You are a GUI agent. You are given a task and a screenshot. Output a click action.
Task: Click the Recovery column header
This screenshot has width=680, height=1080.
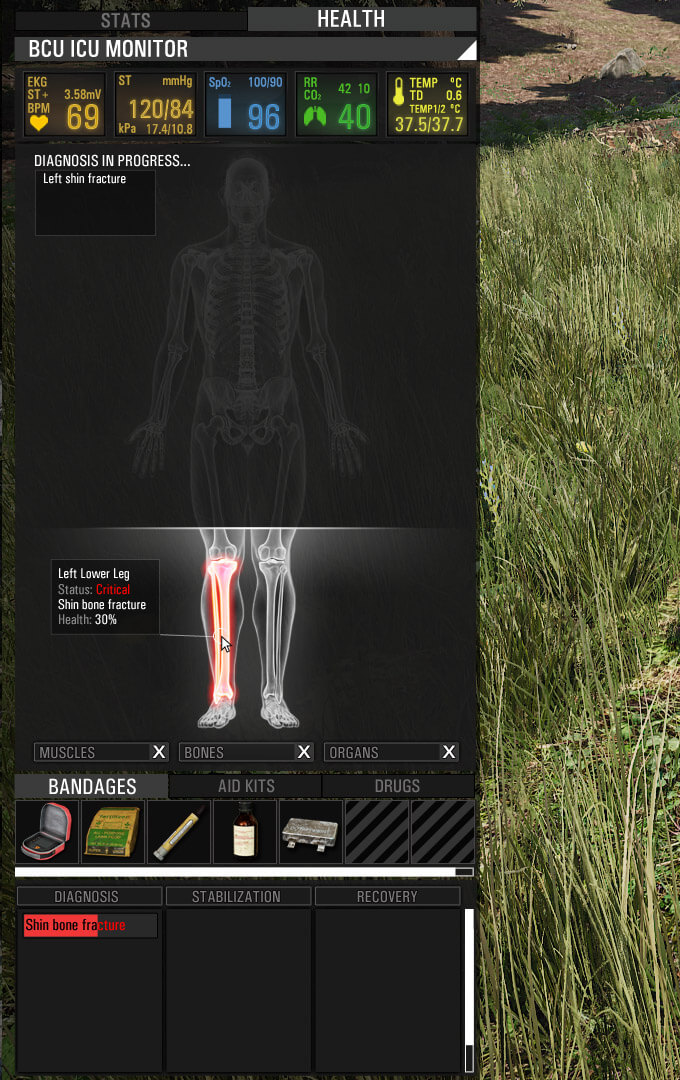point(387,897)
